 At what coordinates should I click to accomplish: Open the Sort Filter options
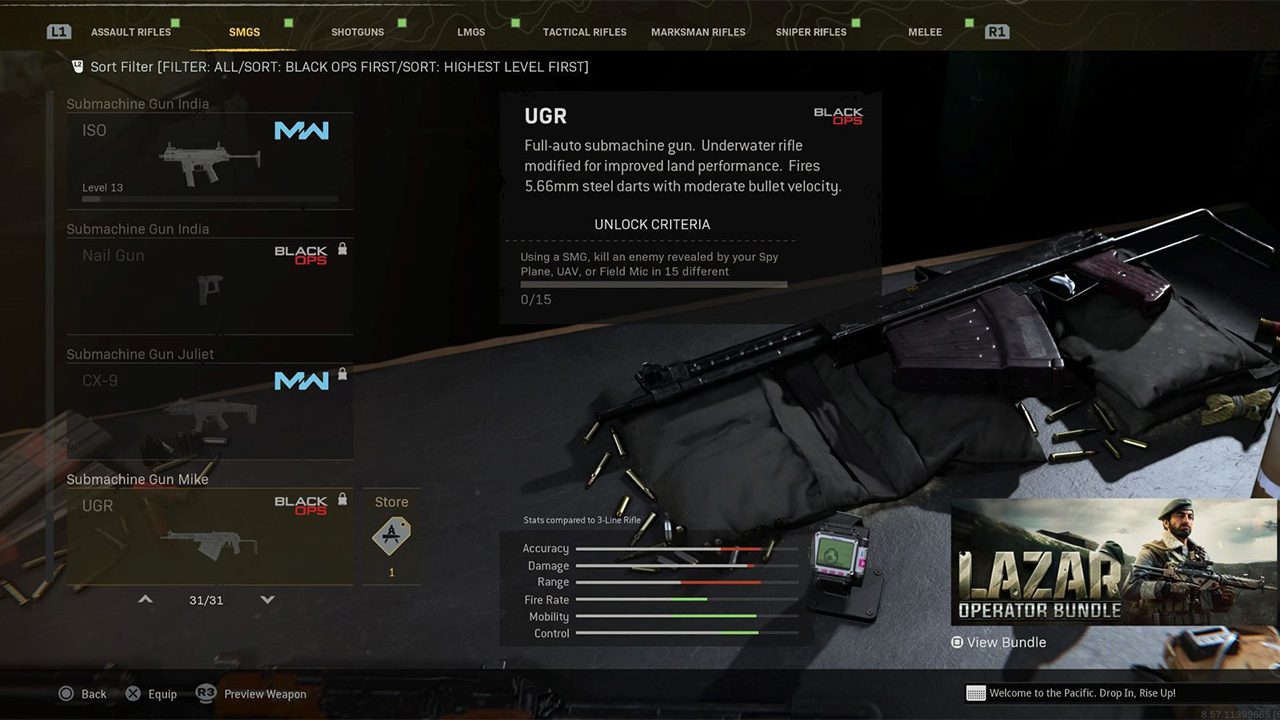330,67
